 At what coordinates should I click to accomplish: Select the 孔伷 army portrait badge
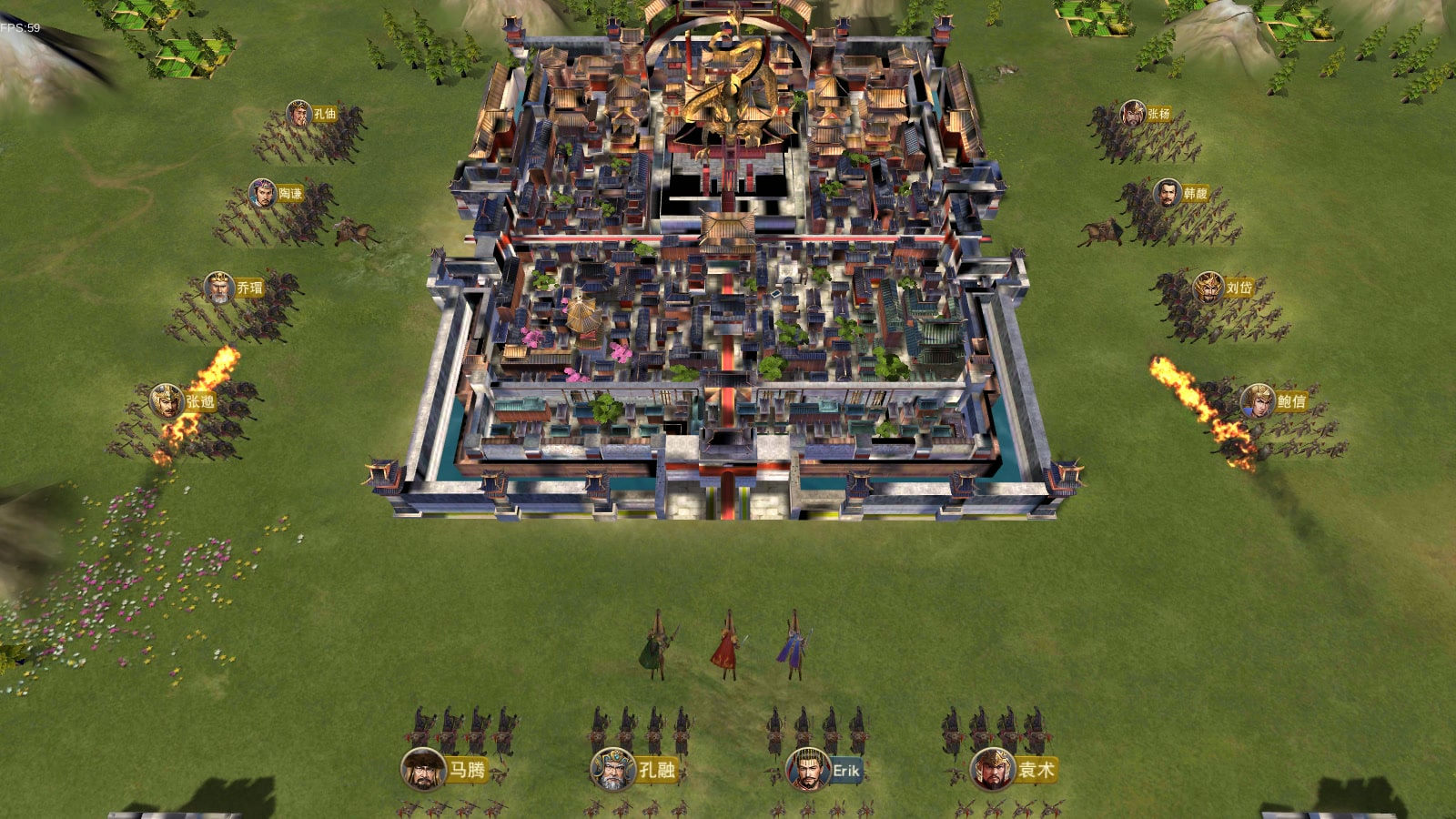[298, 114]
